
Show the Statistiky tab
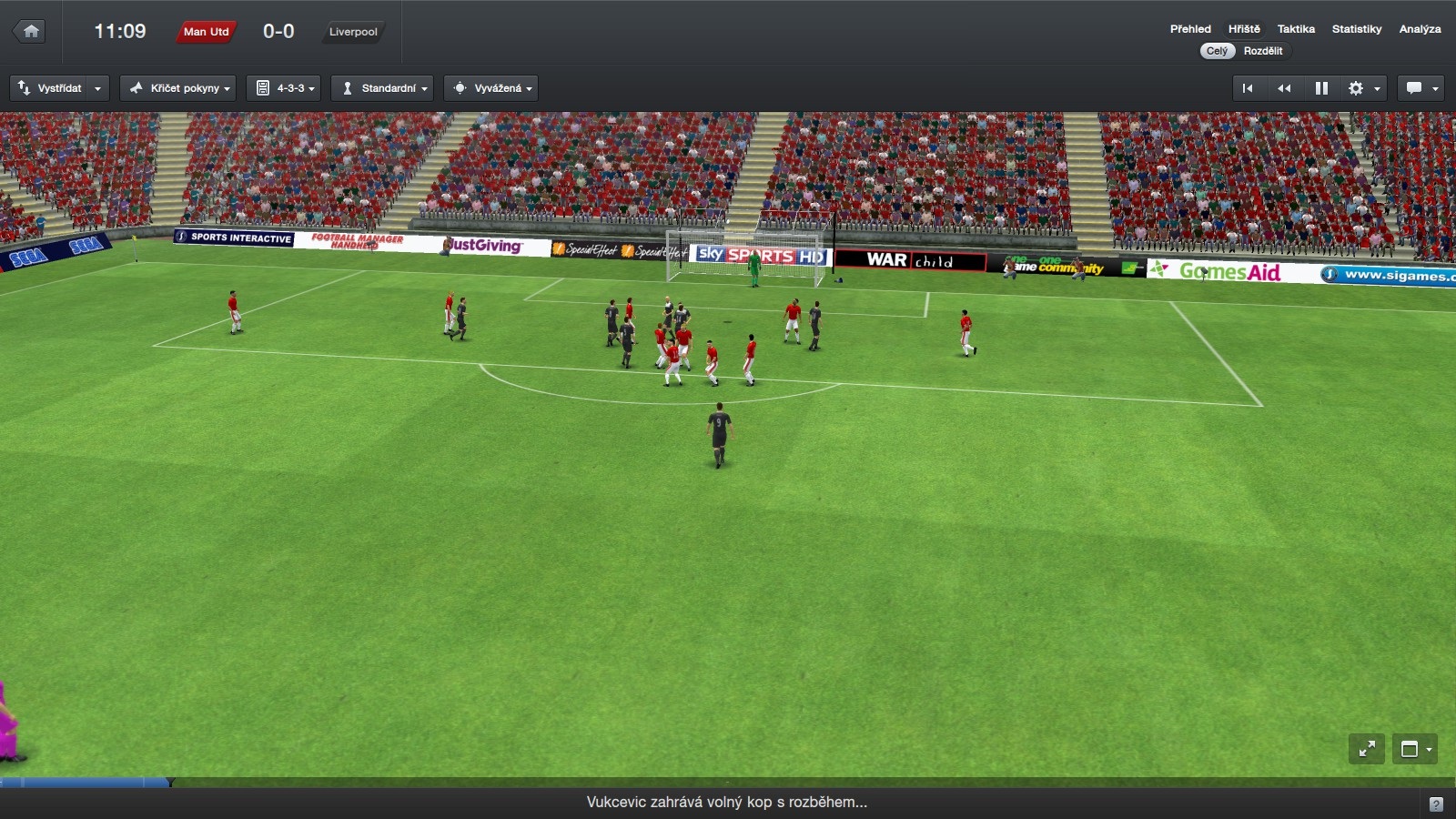tap(1356, 29)
